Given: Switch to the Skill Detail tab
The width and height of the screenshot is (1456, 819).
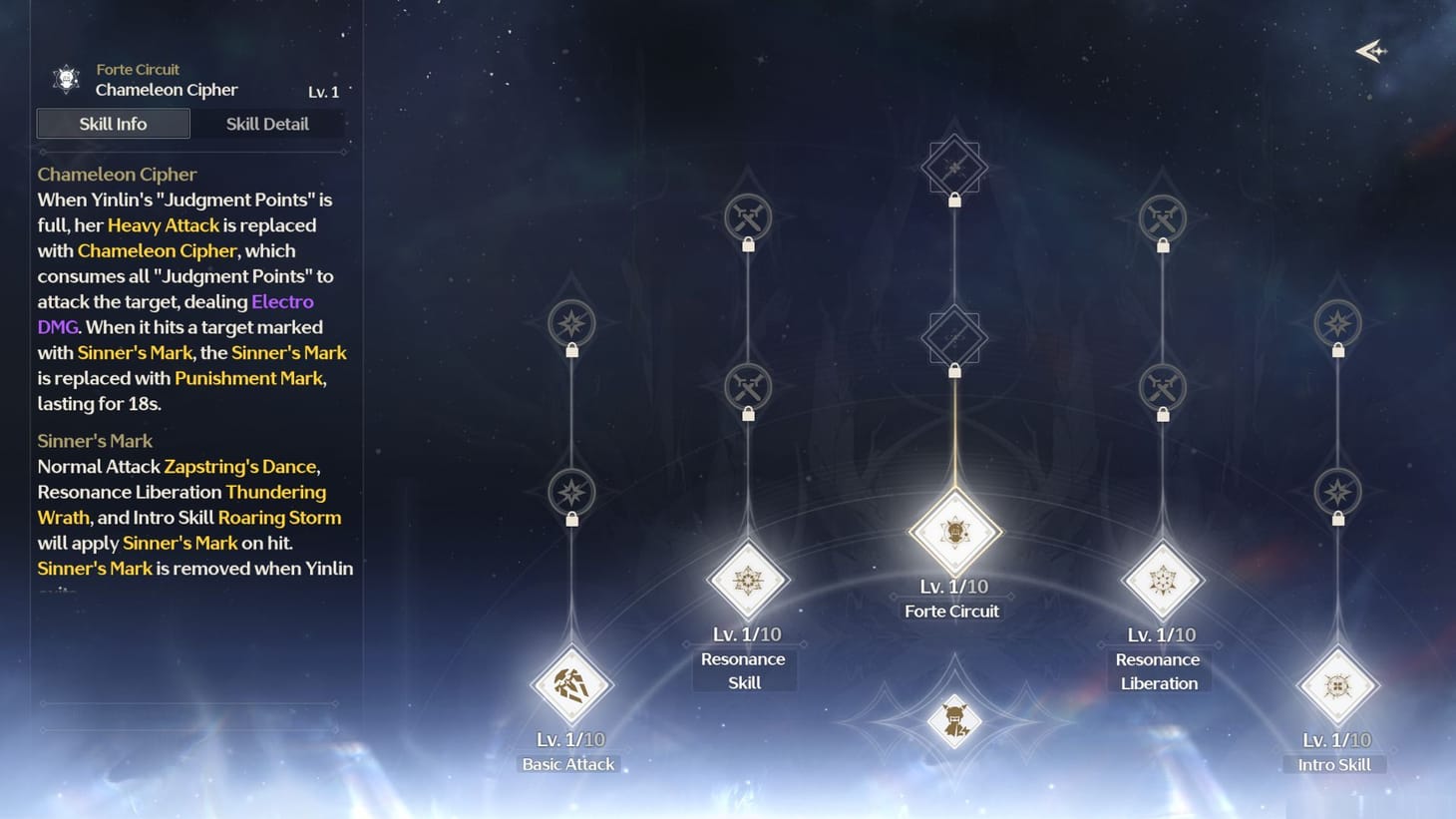Looking at the screenshot, I should pyautogui.click(x=267, y=124).
